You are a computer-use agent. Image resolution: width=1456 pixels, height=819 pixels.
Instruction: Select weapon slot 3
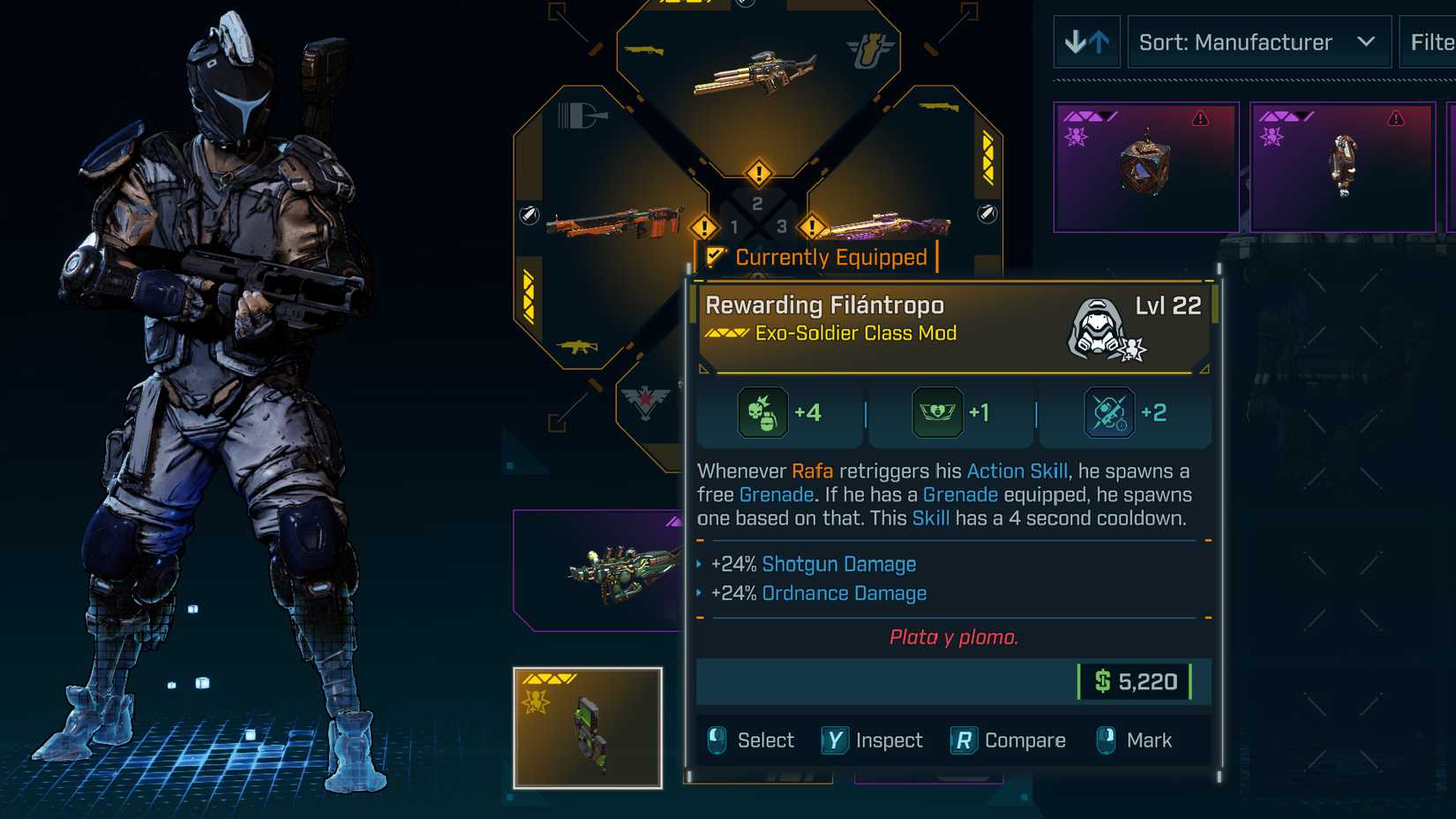[x=780, y=227]
